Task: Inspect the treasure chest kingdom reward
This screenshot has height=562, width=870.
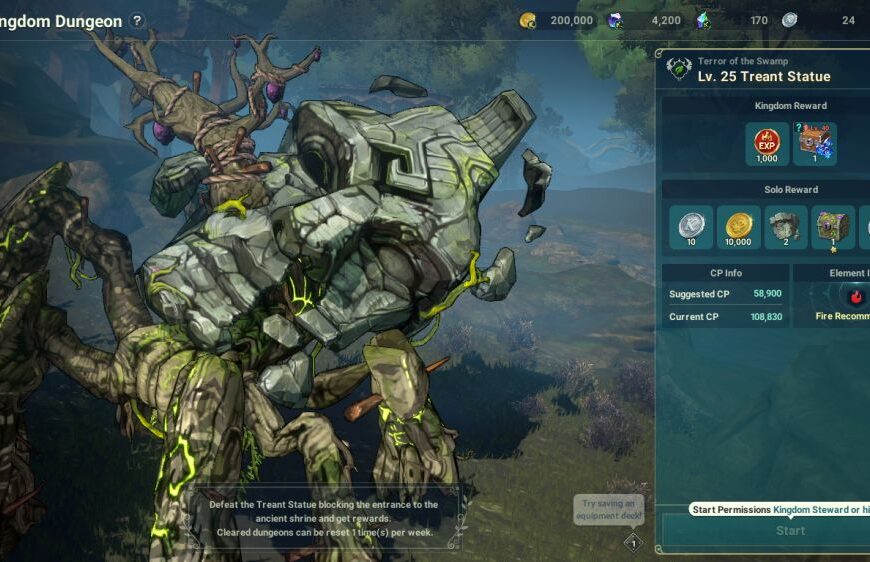Action: tap(814, 144)
